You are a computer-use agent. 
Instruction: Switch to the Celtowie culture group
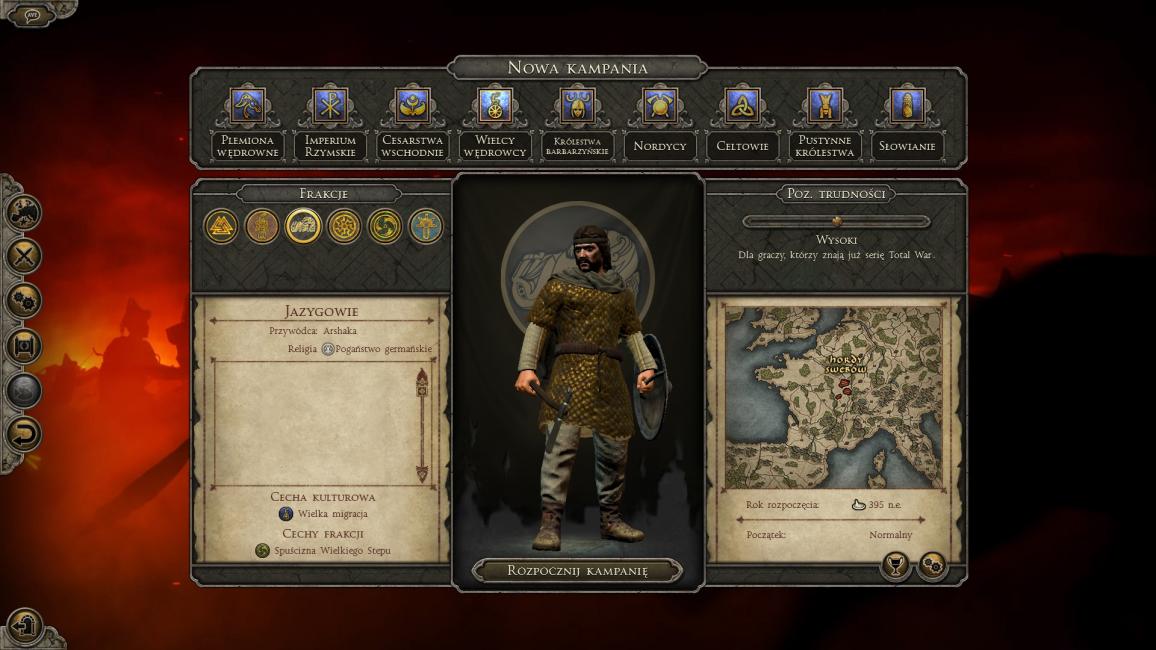click(742, 105)
